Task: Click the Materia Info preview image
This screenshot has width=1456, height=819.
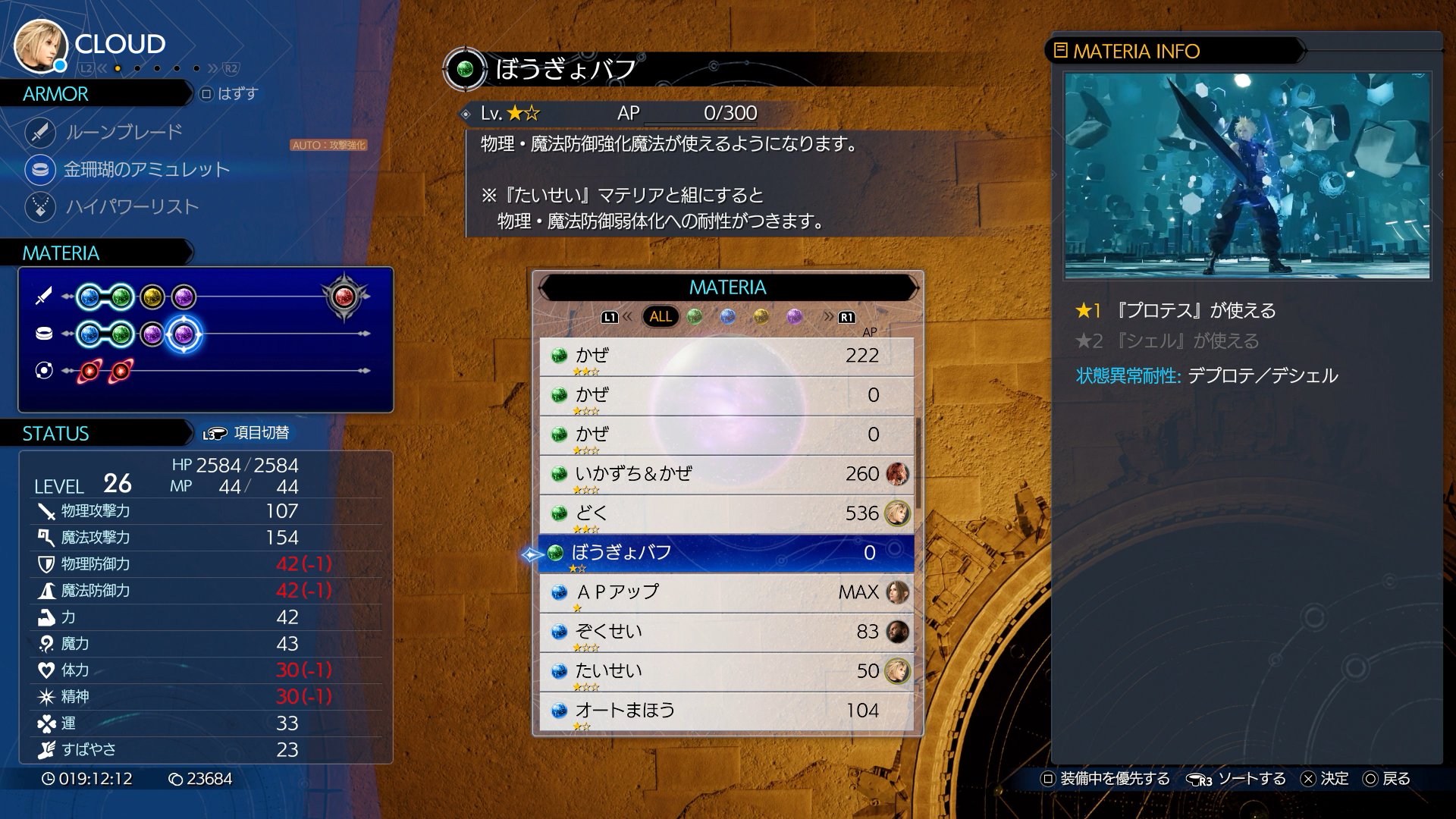Action: pyautogui.click(x=1247, y=176)
